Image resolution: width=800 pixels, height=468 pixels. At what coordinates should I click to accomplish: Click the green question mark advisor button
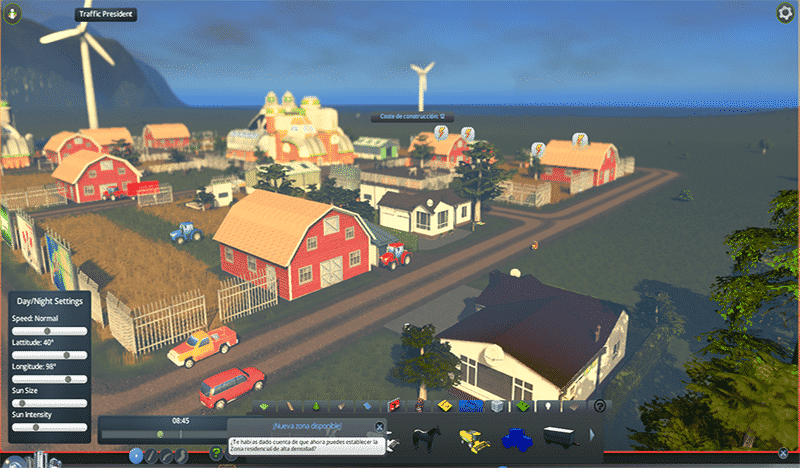tap(216, 453)
